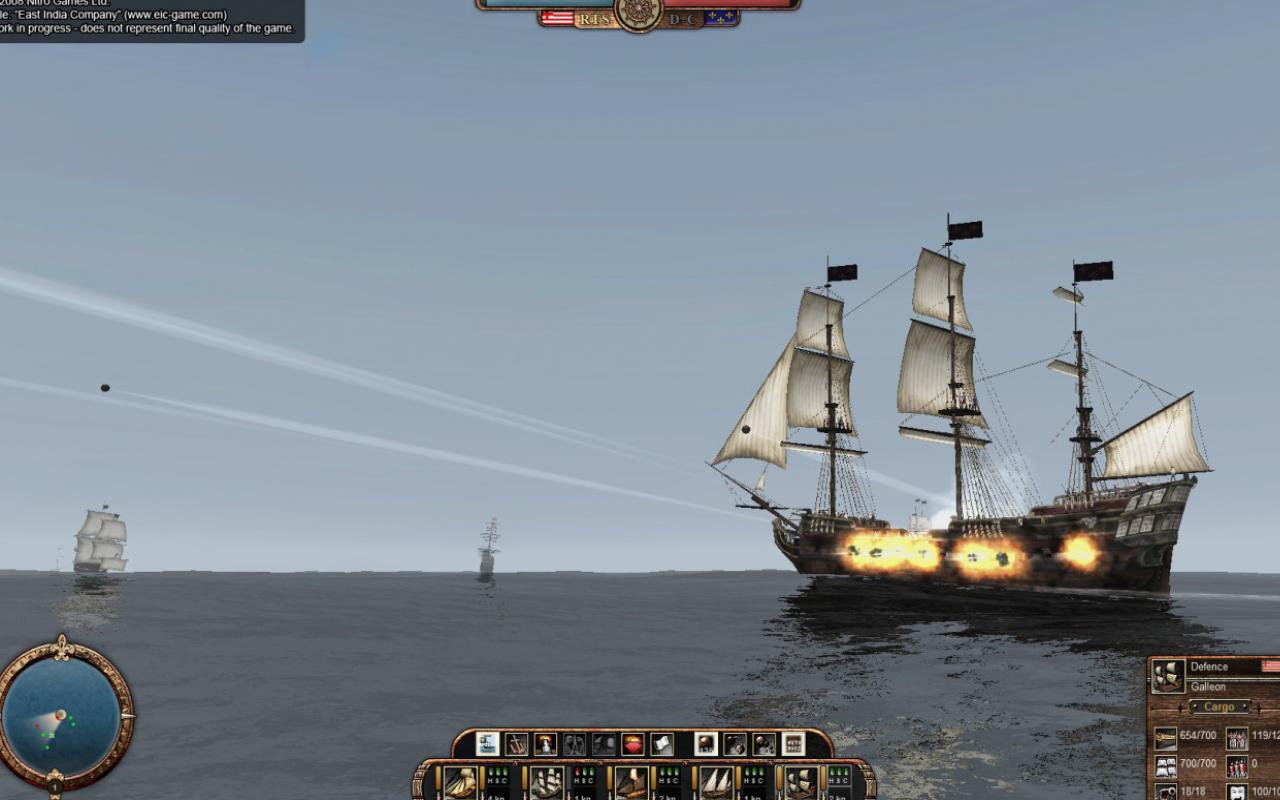Select the round shot cannonball ammunition icon
The height and width of the screenshot is (800, 1280).
[705, 746]
